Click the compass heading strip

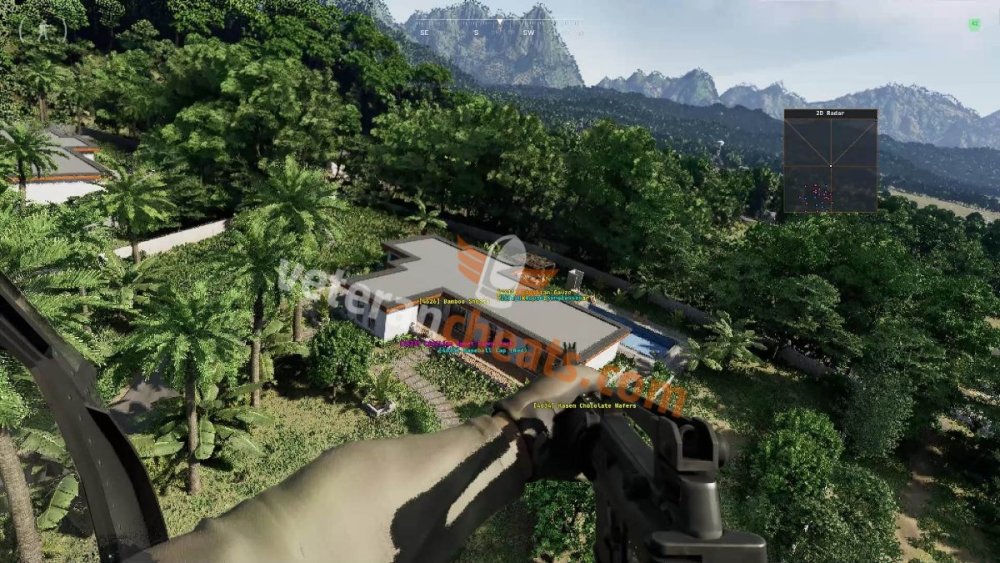pyautogui.click(x=499, y=27)
